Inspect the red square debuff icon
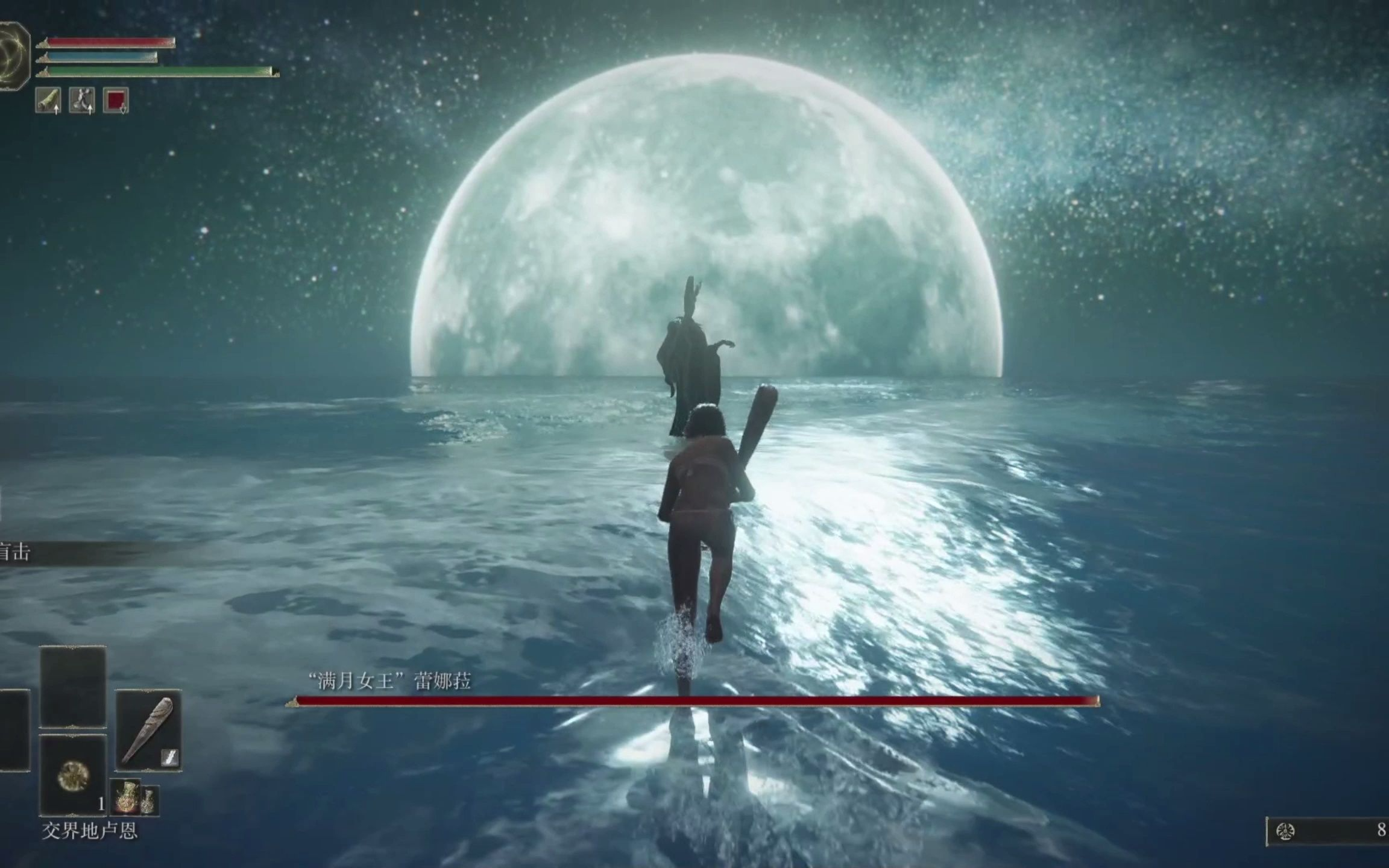The width and height of the screenshot is (1389, 868). (116, 100)
